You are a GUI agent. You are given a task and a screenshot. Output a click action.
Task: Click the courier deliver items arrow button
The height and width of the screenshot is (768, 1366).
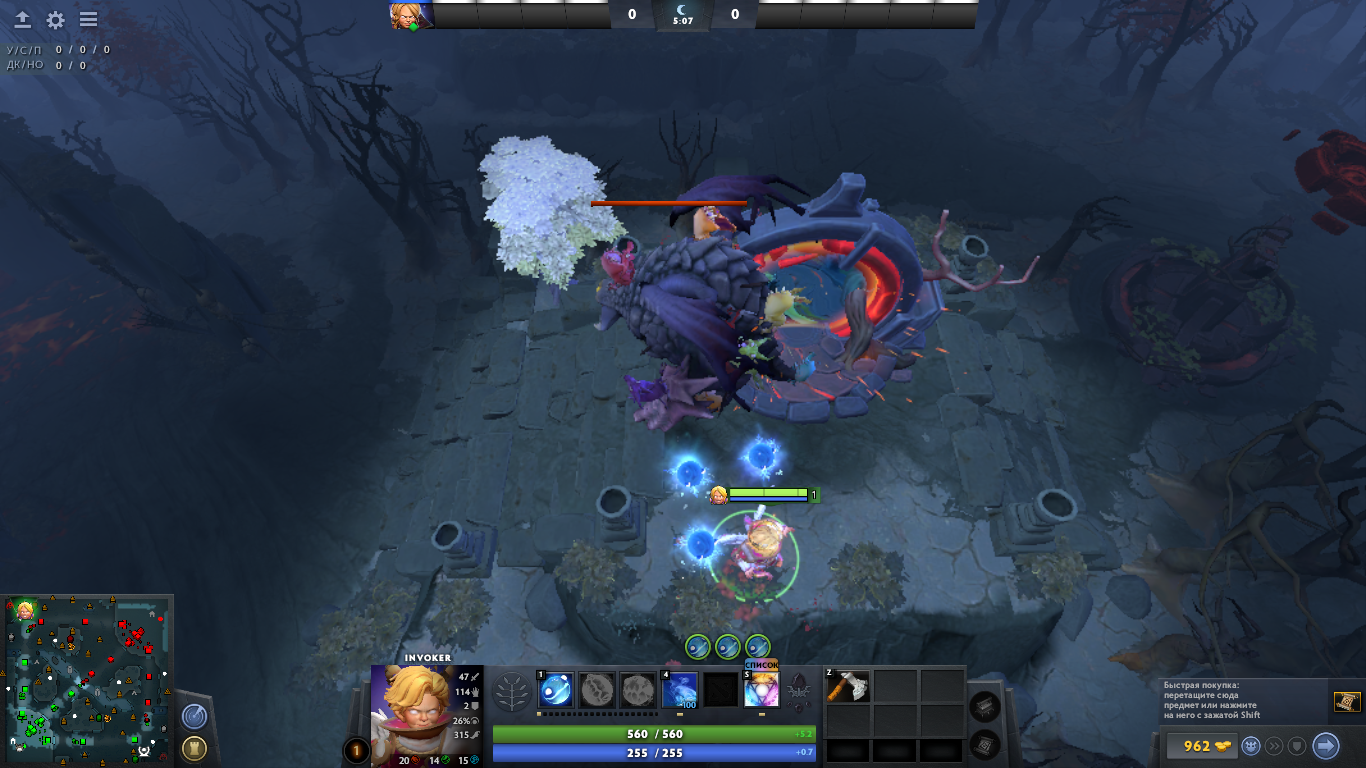click(x=1325, y=746)
